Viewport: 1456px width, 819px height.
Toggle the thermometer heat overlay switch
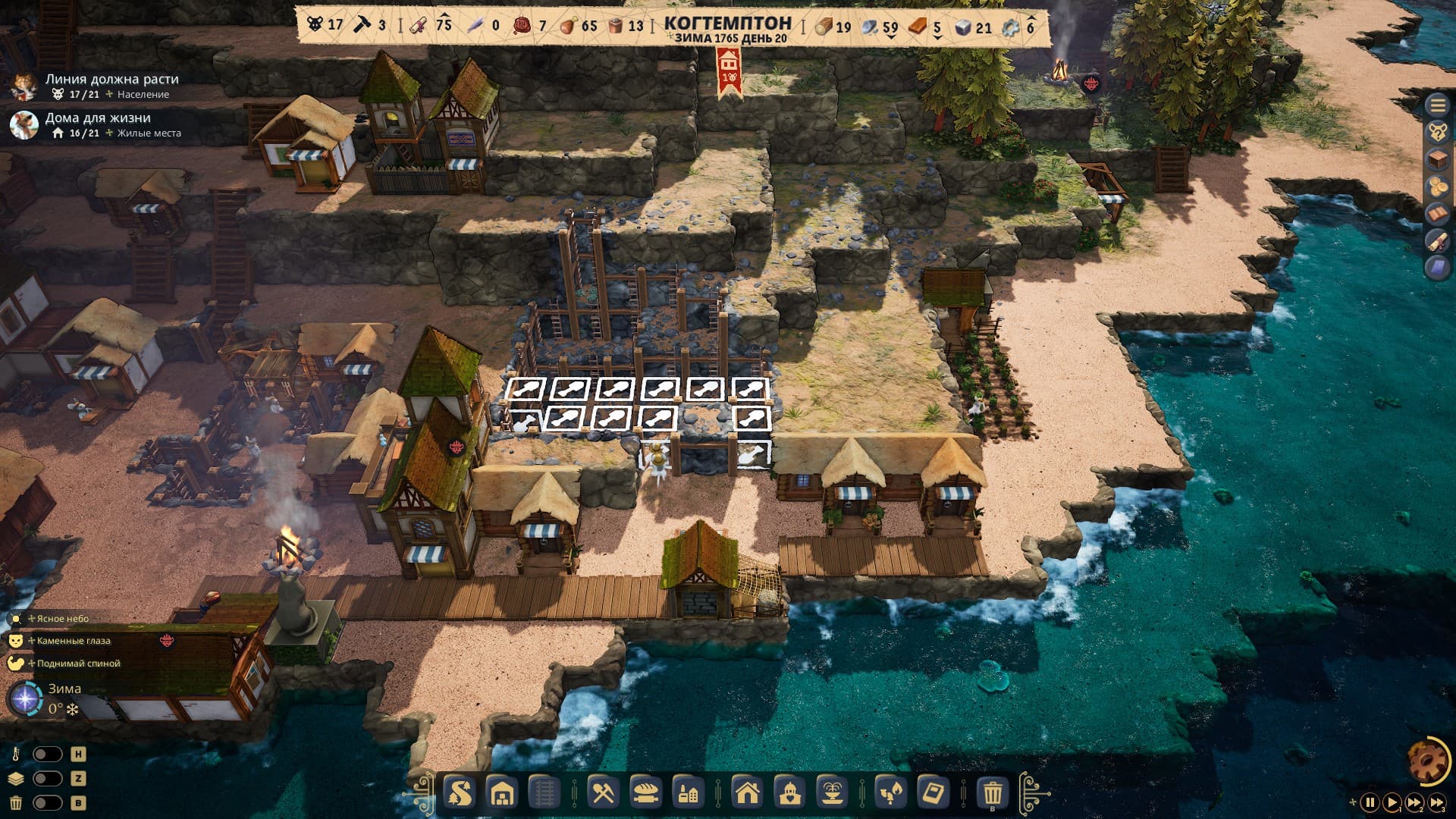[47, 755]
